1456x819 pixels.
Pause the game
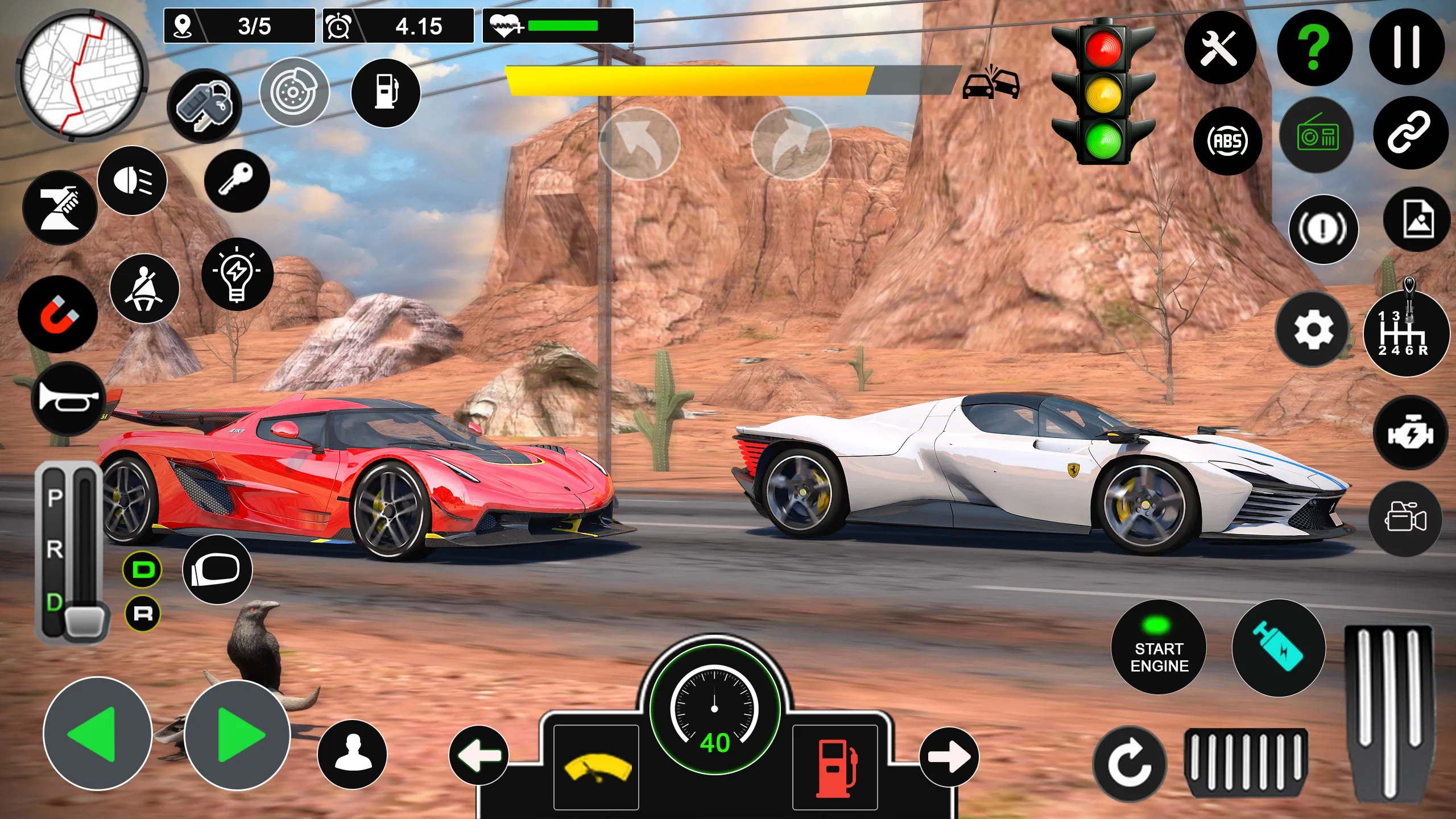click(x=1409, y=48)
